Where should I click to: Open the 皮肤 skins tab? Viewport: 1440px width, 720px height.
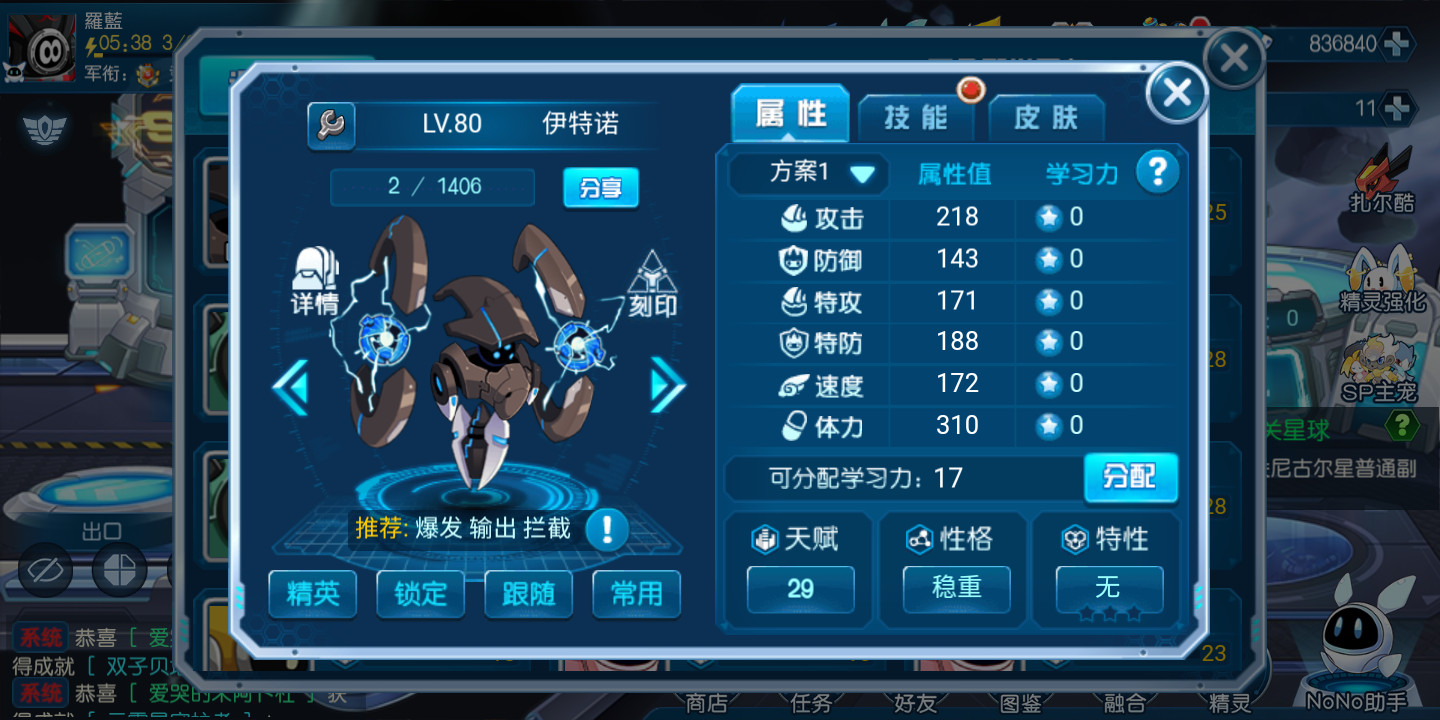point(1046,118)
